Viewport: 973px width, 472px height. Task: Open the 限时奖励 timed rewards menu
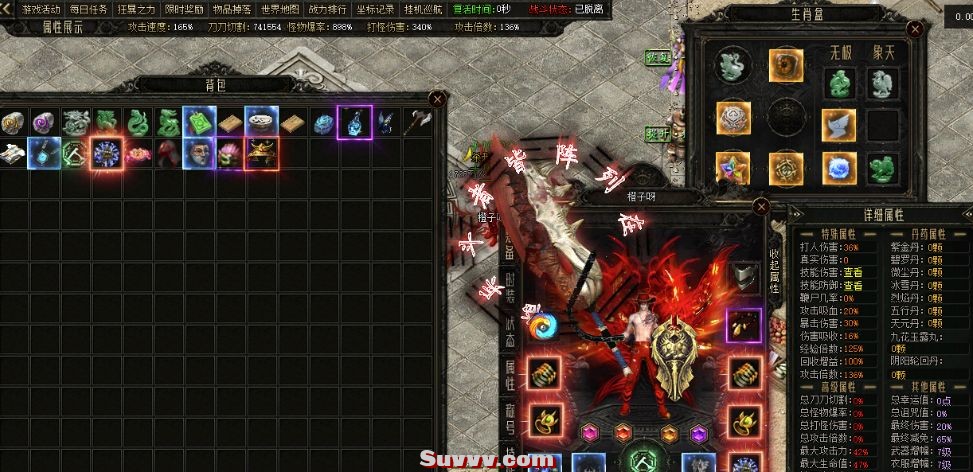181,9
